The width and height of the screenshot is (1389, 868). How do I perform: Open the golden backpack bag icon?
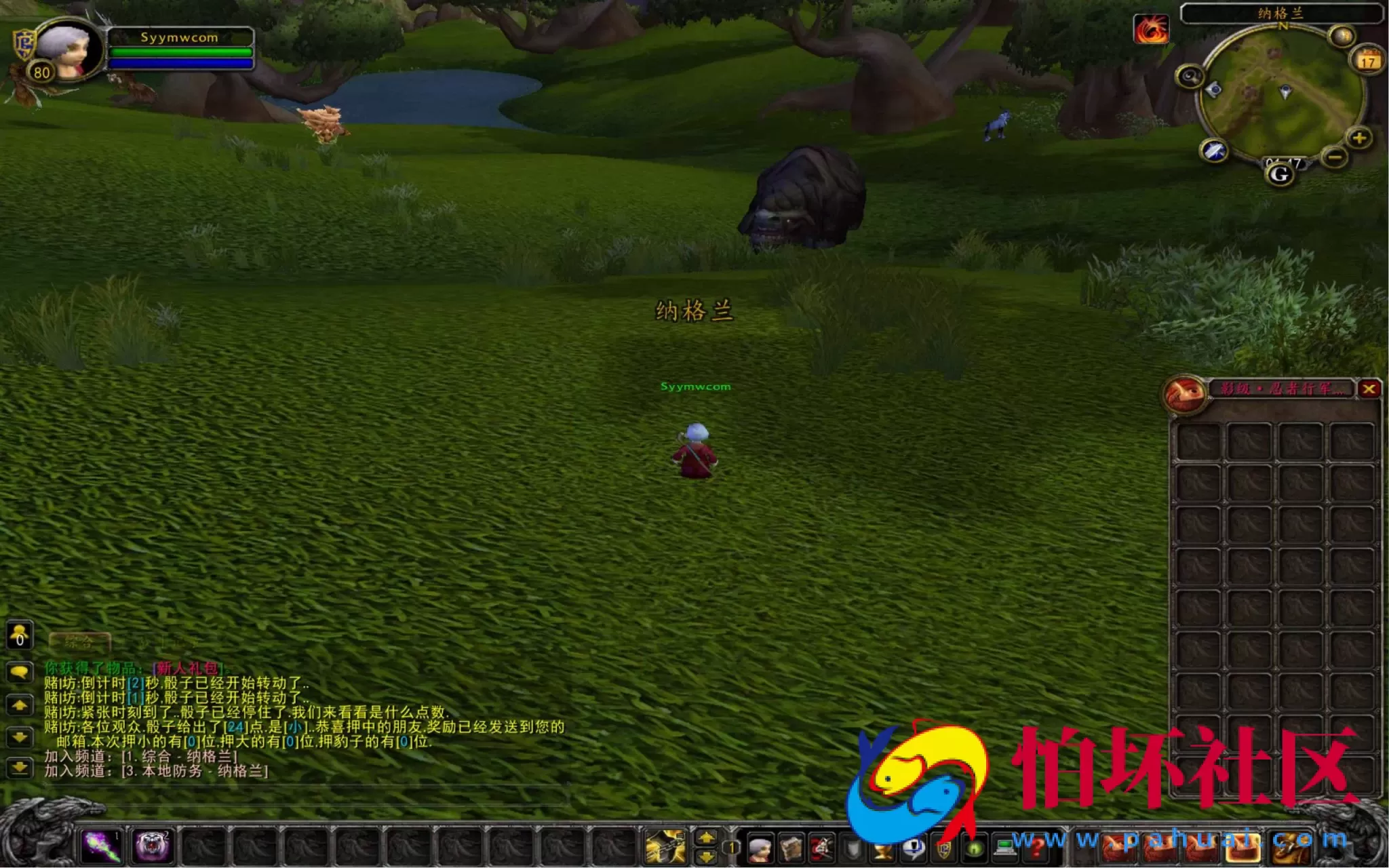pyautogui.click(x=1290, y=846)
